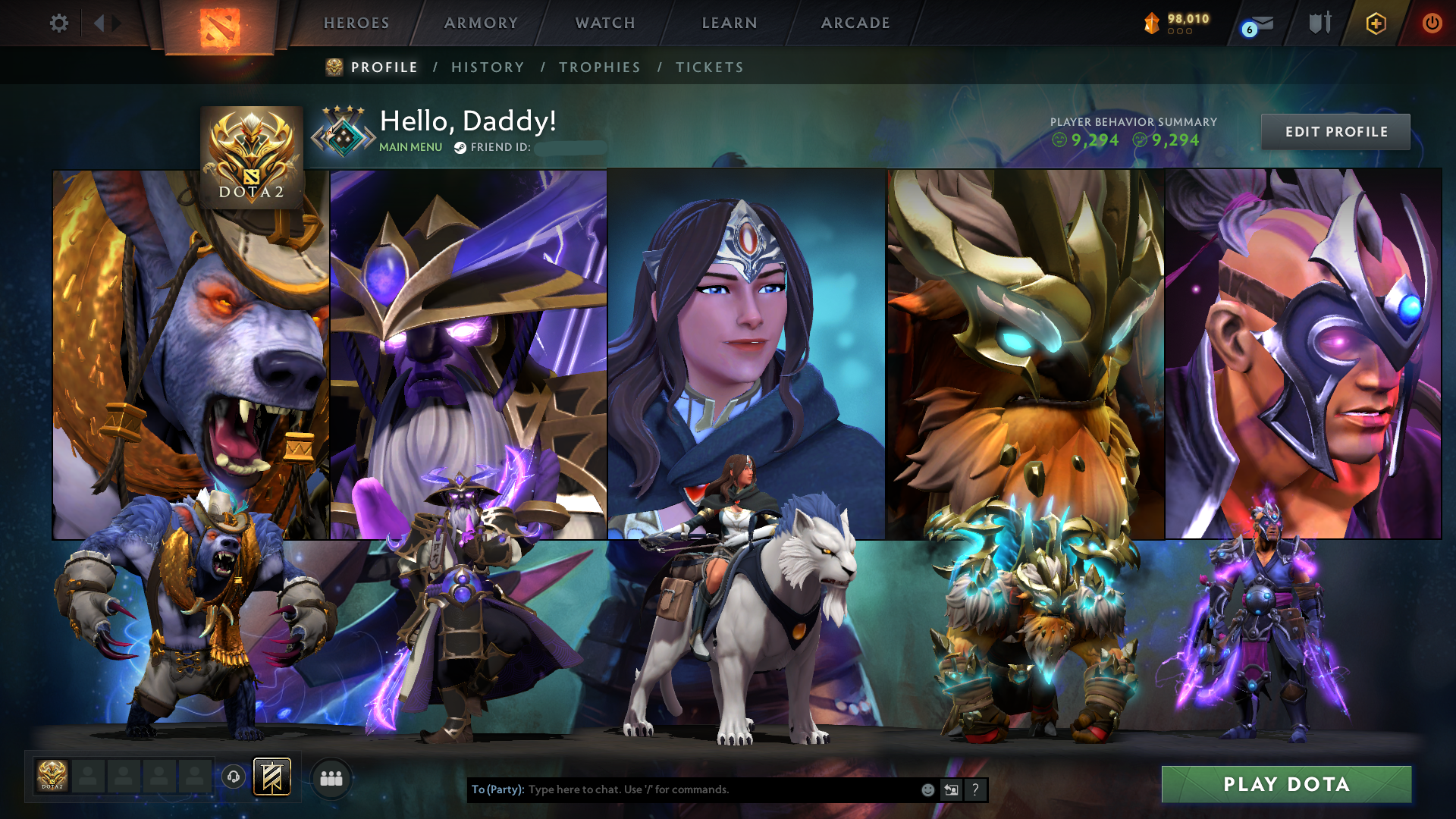
Task: Click the Dota 2 home logo
Action: 220,28
